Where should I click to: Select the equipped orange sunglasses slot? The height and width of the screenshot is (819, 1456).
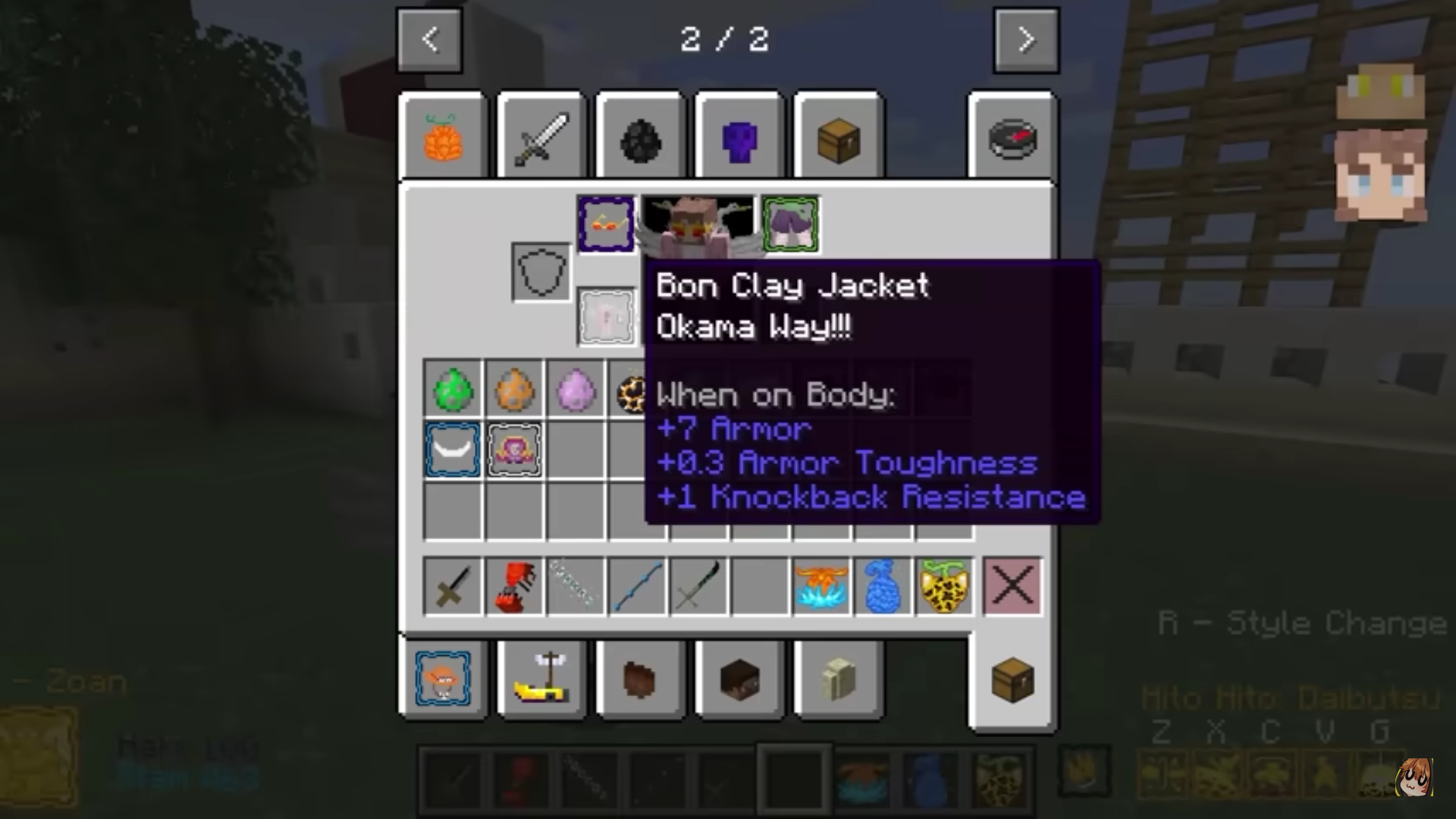click(606, 224)
